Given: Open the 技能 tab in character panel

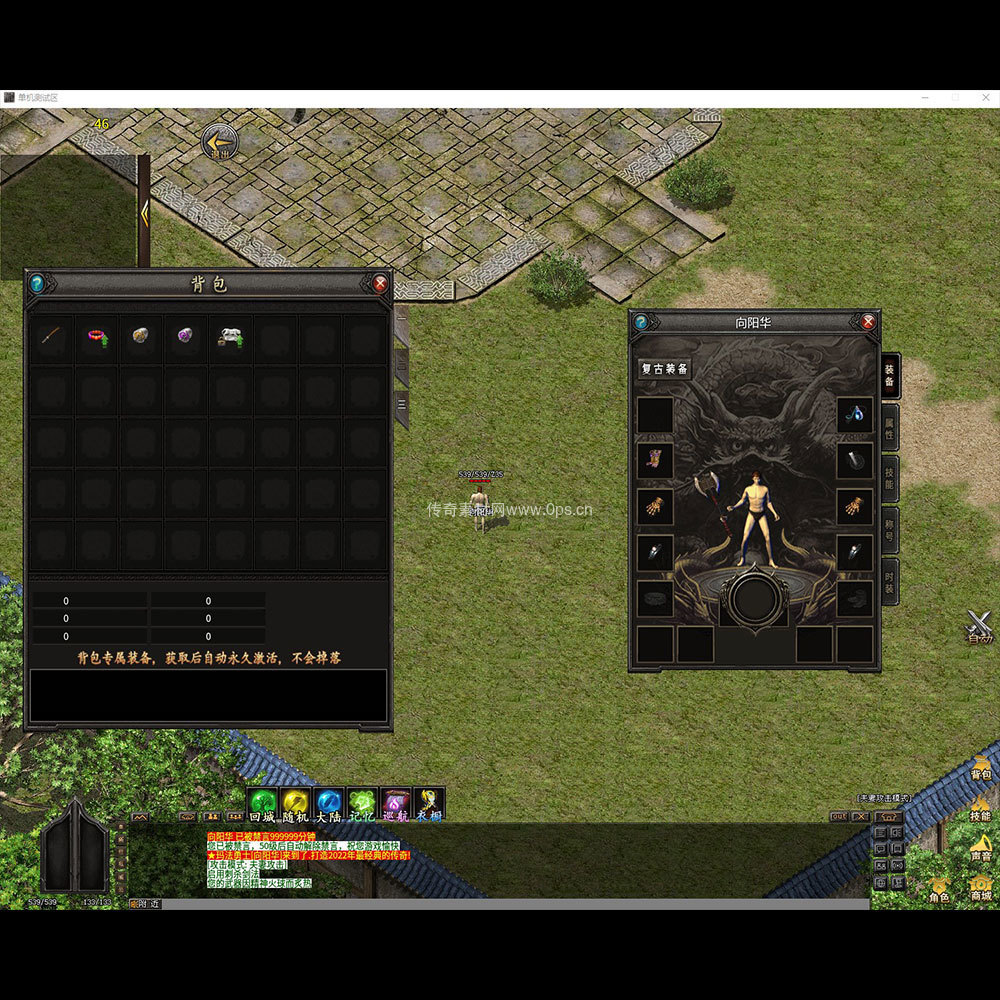Looking at the screenshot, I should [x=889, y=478].
